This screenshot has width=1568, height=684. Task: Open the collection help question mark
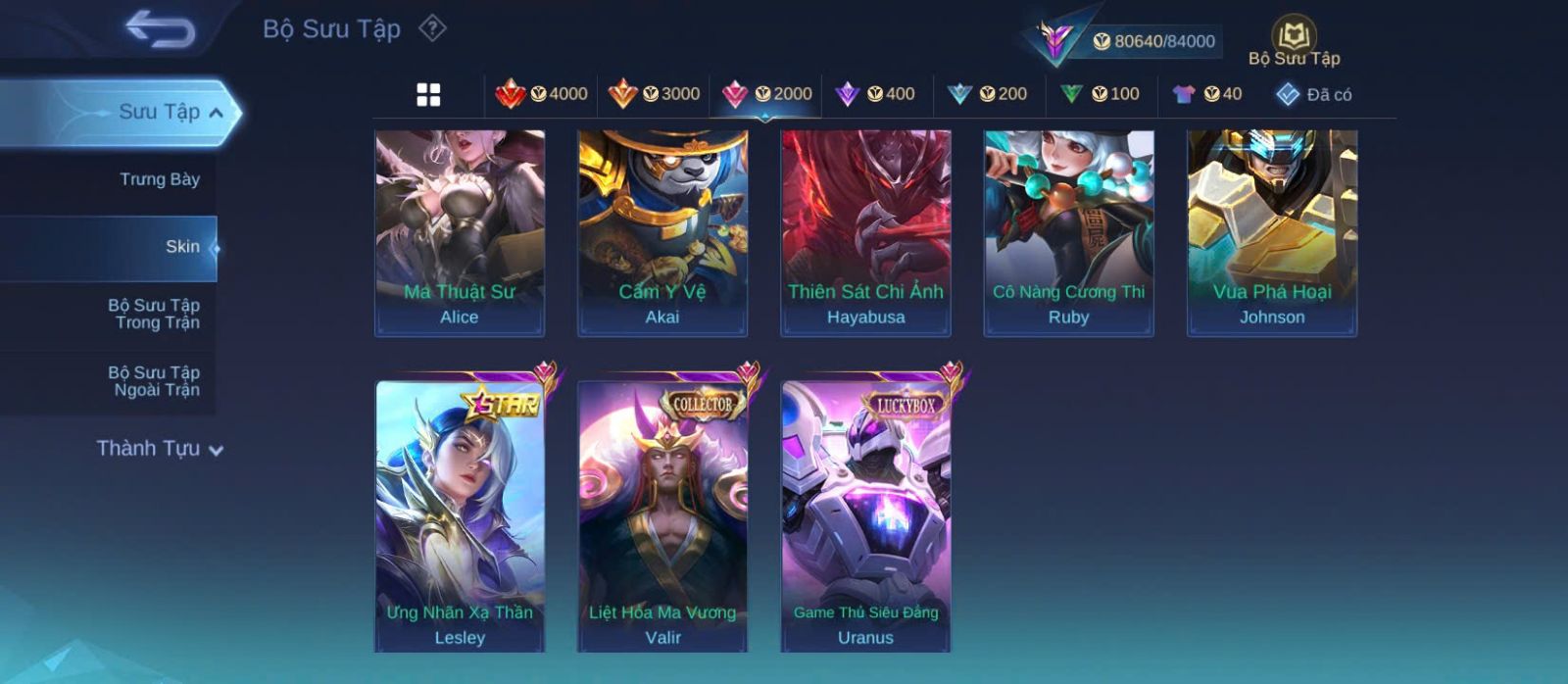(x=432, y=28)
